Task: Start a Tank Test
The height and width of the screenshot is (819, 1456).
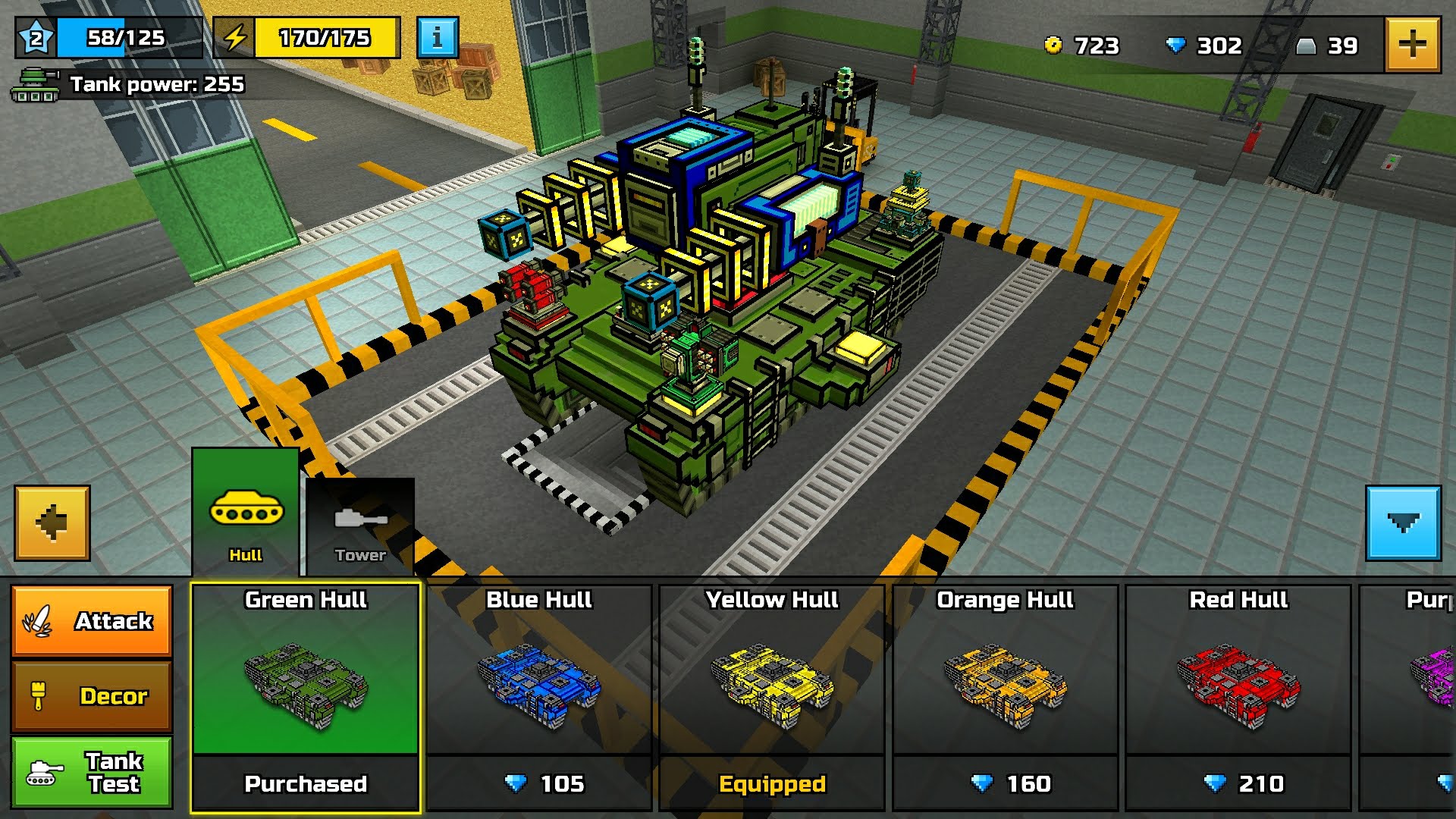Action: click(92, 772)
